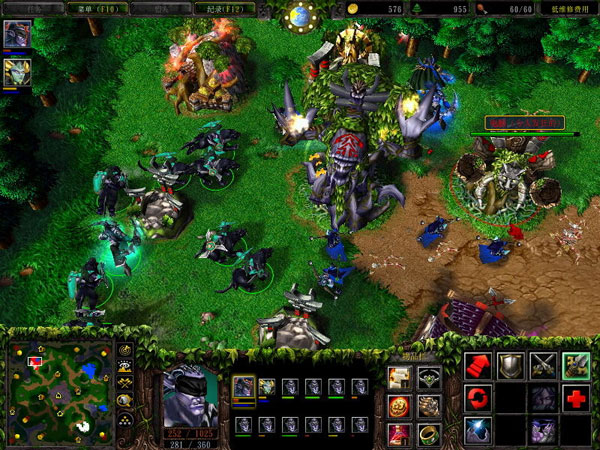
Task: Choose the Move command red arrow
Action: [477, 366]
